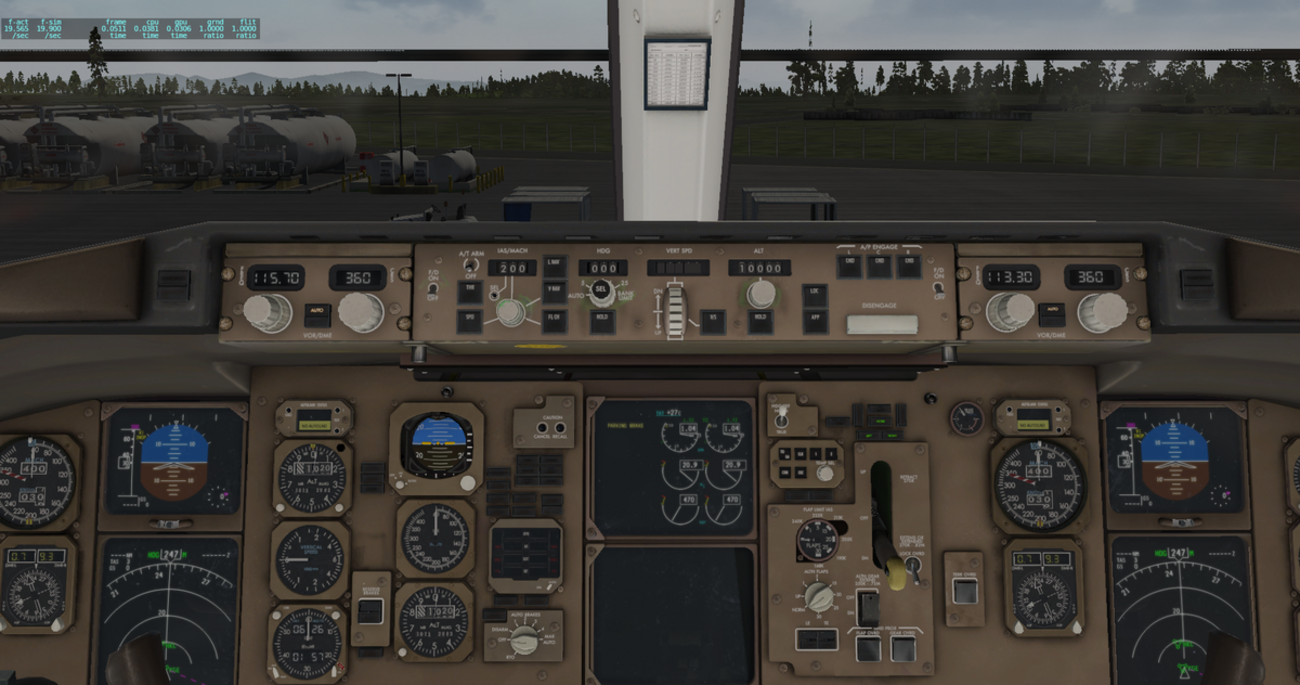Engage the THR autothrottle button
The image size is (1300, 685).
pyautogui.click(x=470, y=292)
